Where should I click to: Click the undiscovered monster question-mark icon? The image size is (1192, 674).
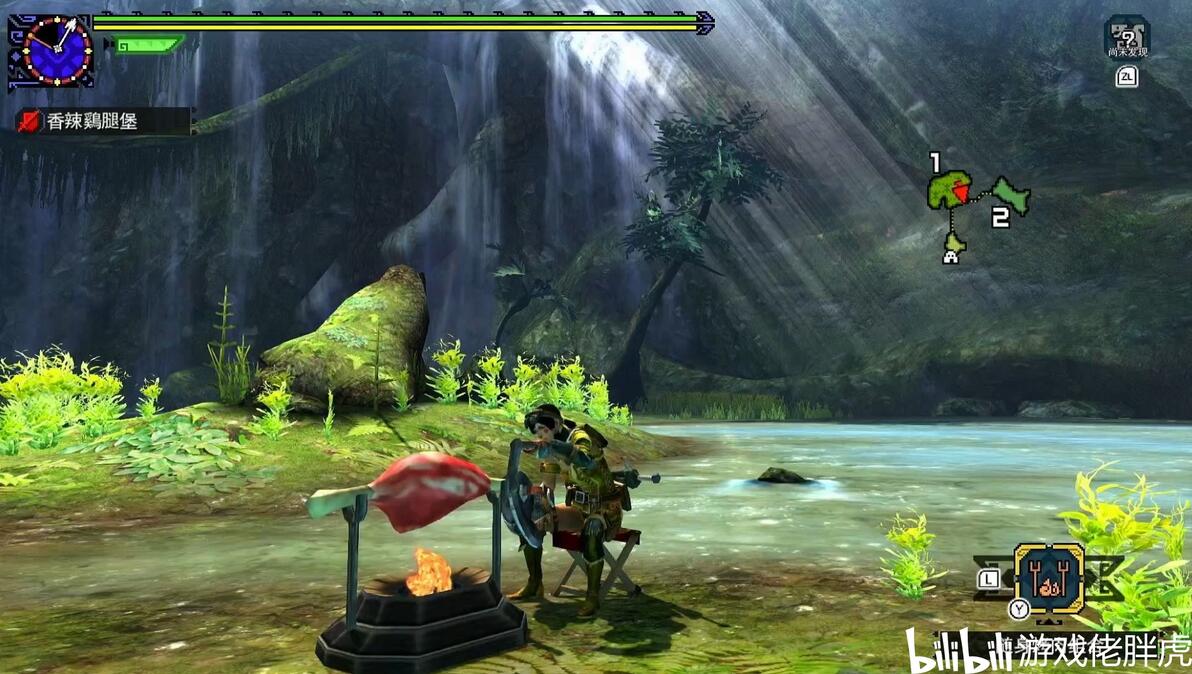click(1127, 37)
